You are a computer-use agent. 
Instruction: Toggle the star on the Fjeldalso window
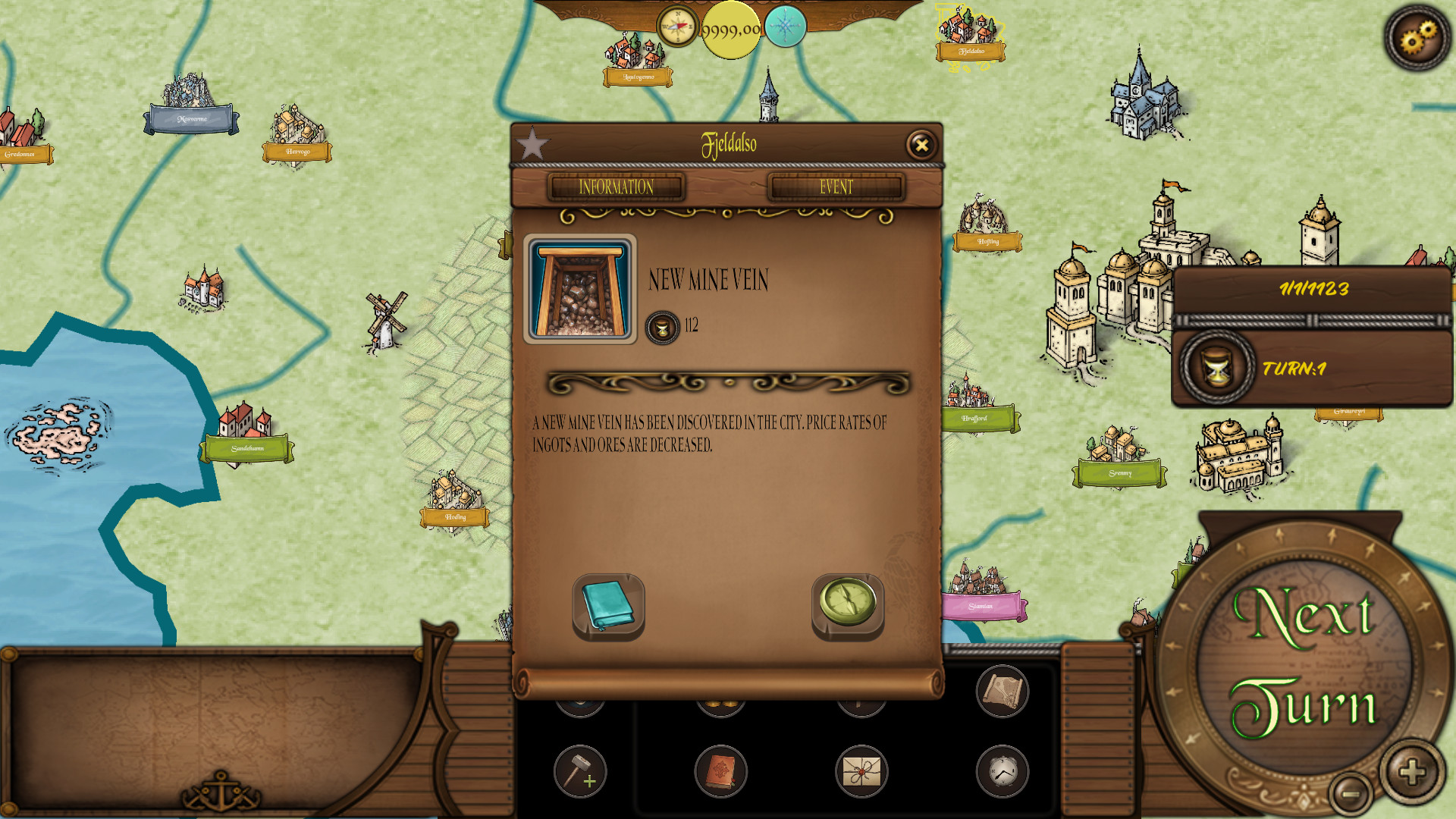pos(533,141)
